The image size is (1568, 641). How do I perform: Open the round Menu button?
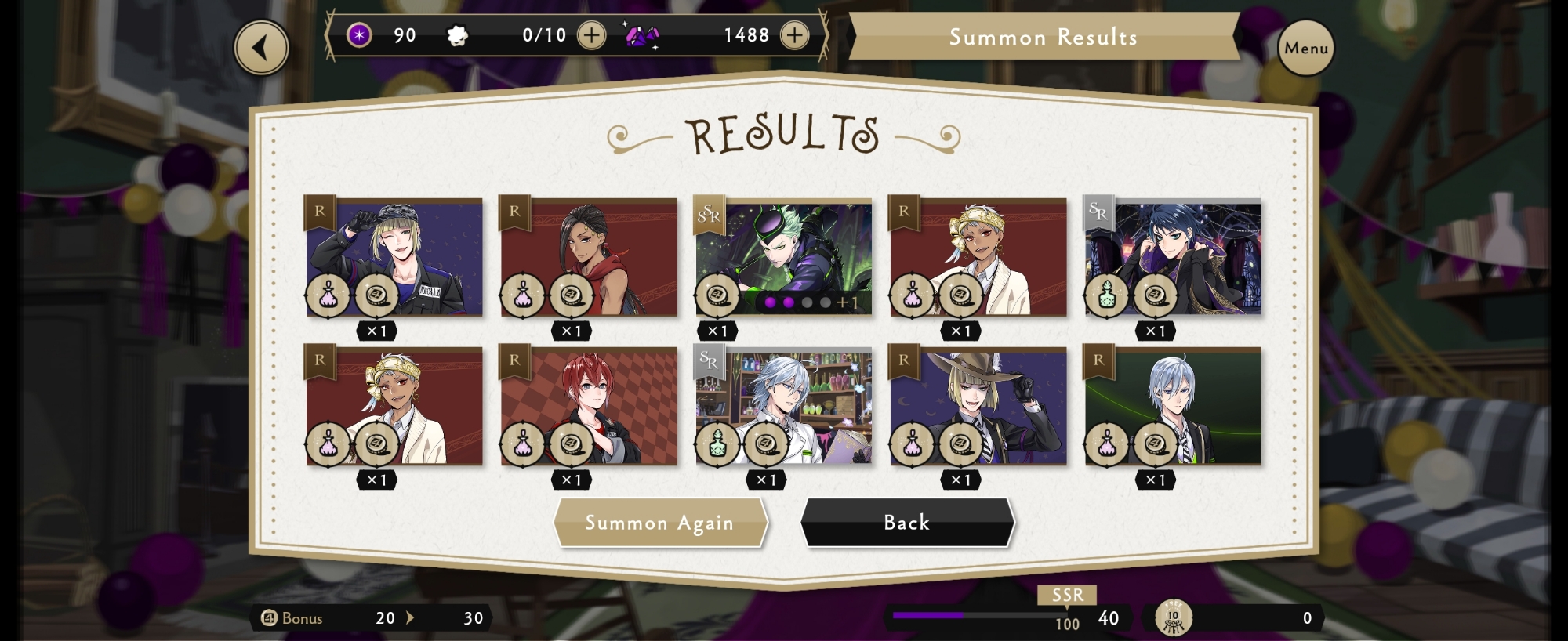[x=1305, y=48]
